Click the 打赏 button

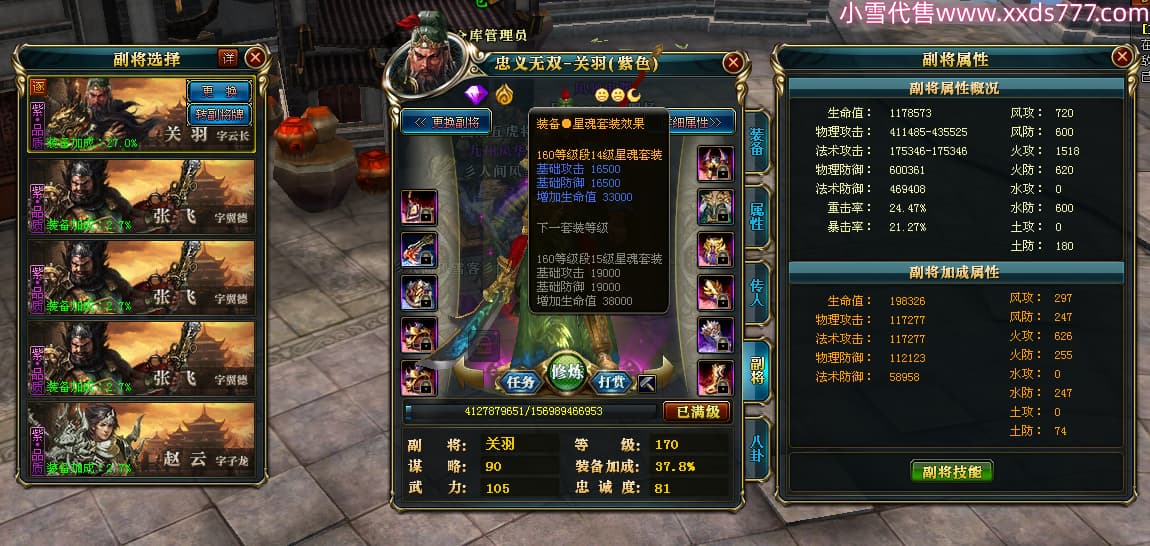pos(612,381)
